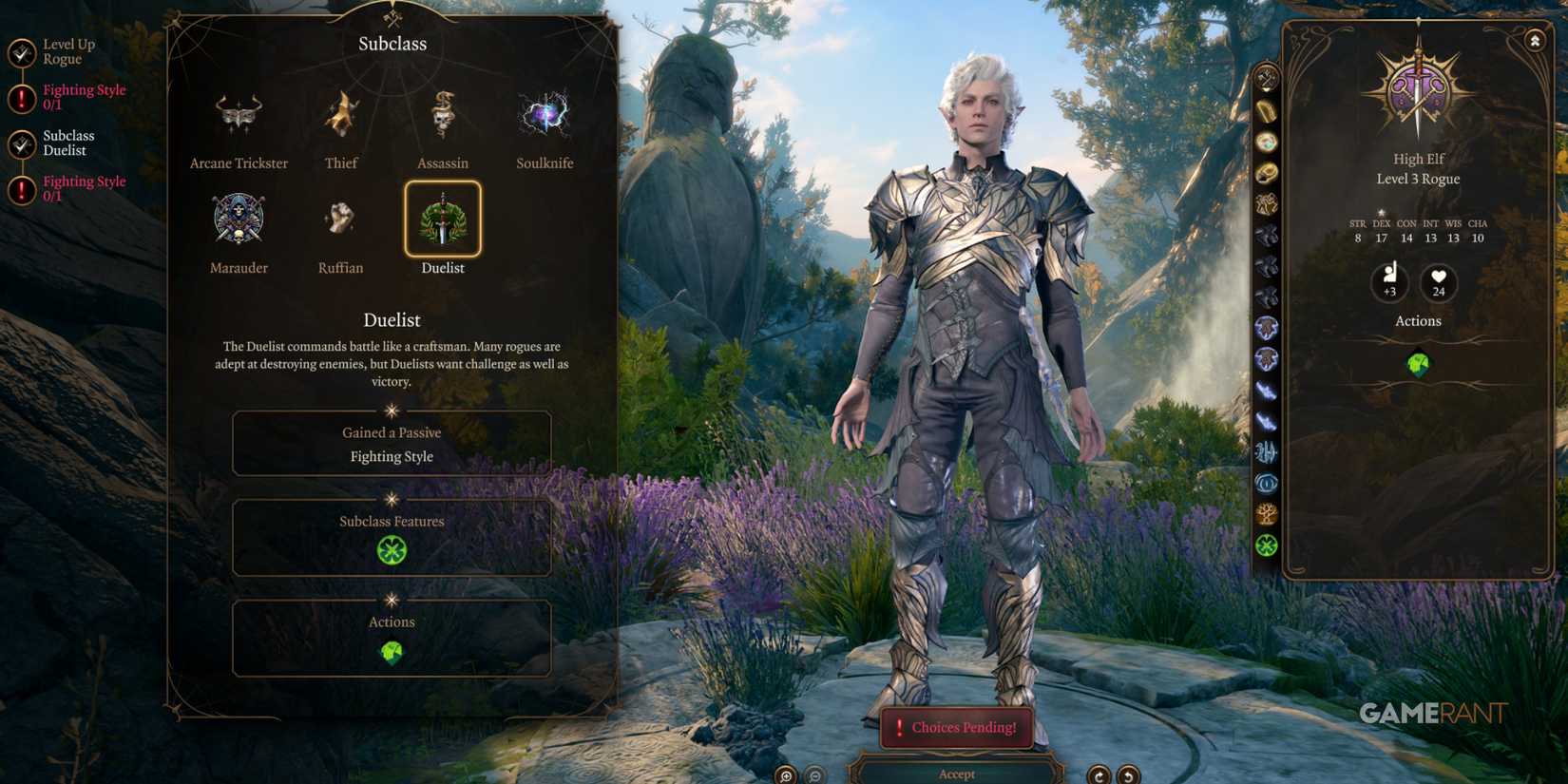This screenshot has width=1568, height=784.
Task: Open the green action icon under Actions stat
Action: tap(1418, 364)
